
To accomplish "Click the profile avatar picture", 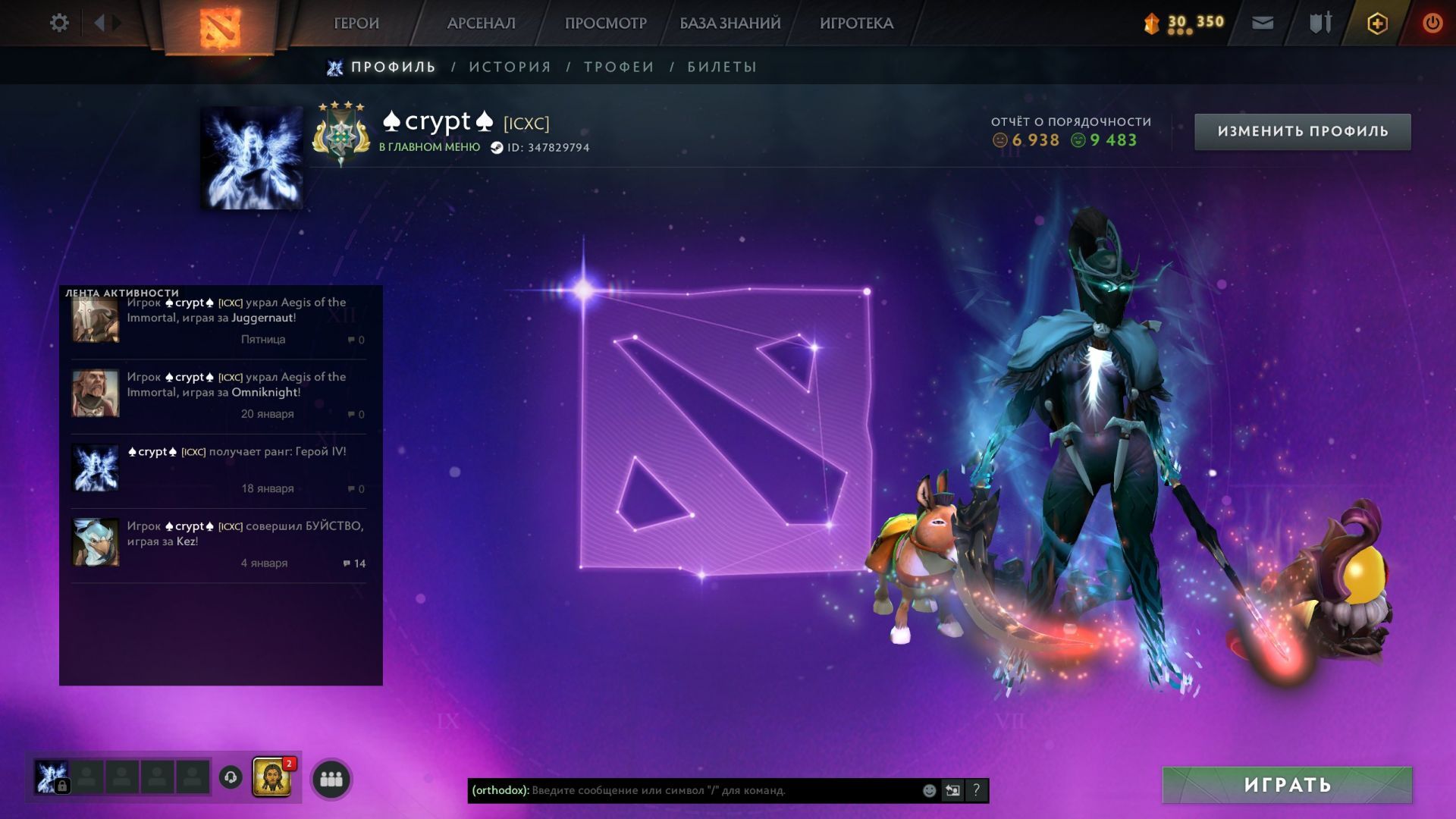I will pos(252,158).
